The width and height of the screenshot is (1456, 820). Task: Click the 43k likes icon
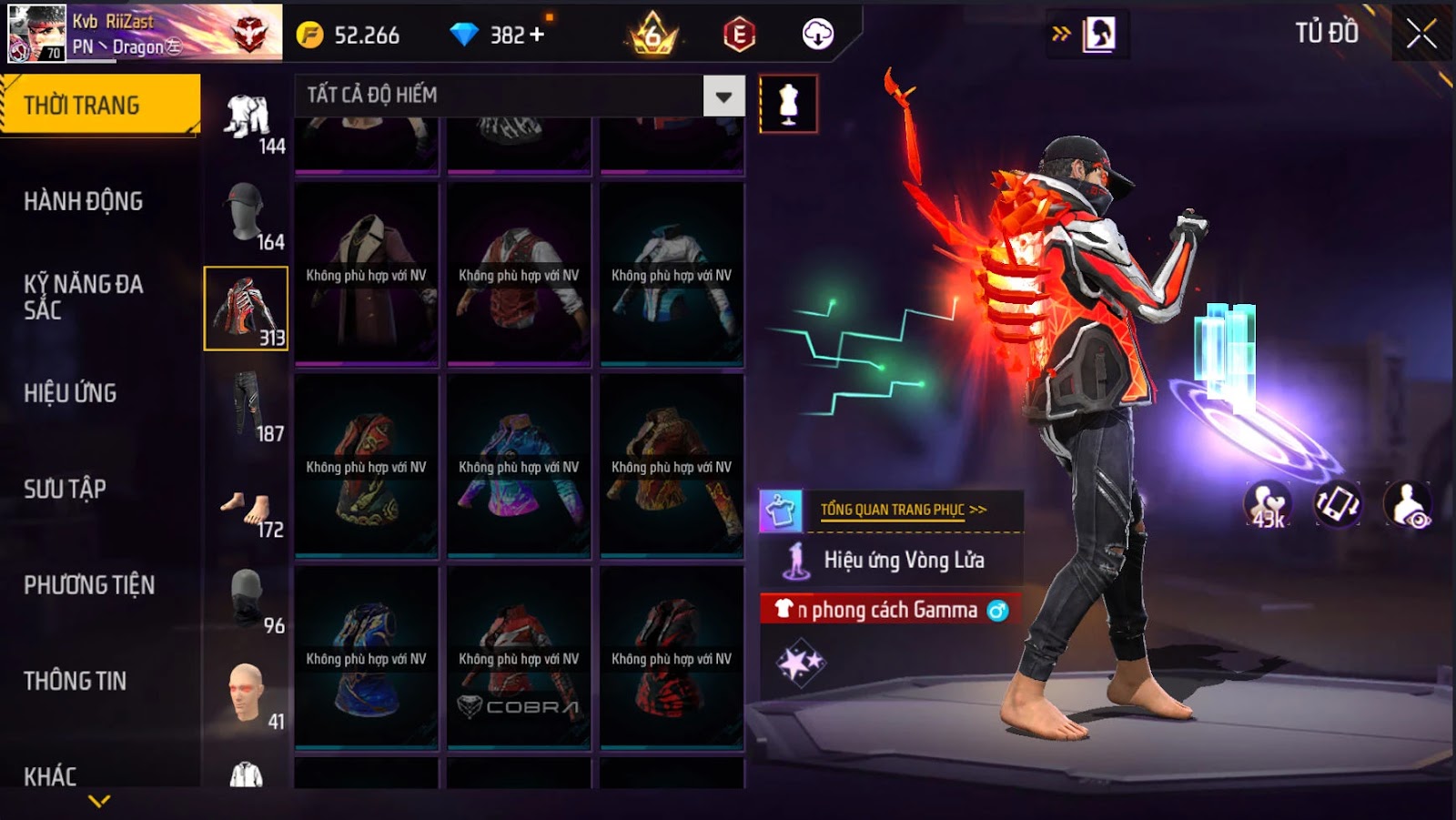coord(1268,503)
